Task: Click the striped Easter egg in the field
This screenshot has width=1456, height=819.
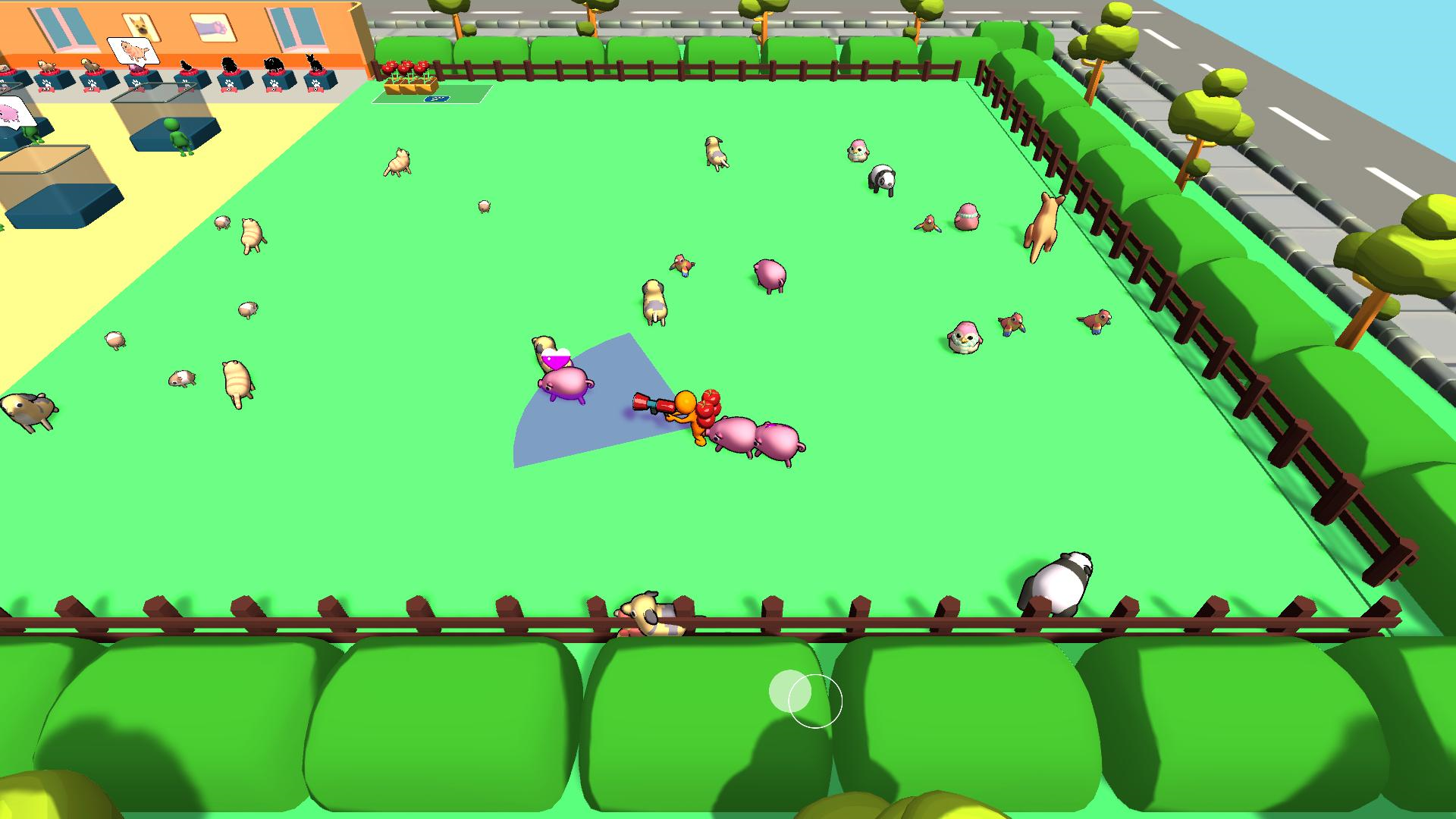Action: tap(967, 216)
